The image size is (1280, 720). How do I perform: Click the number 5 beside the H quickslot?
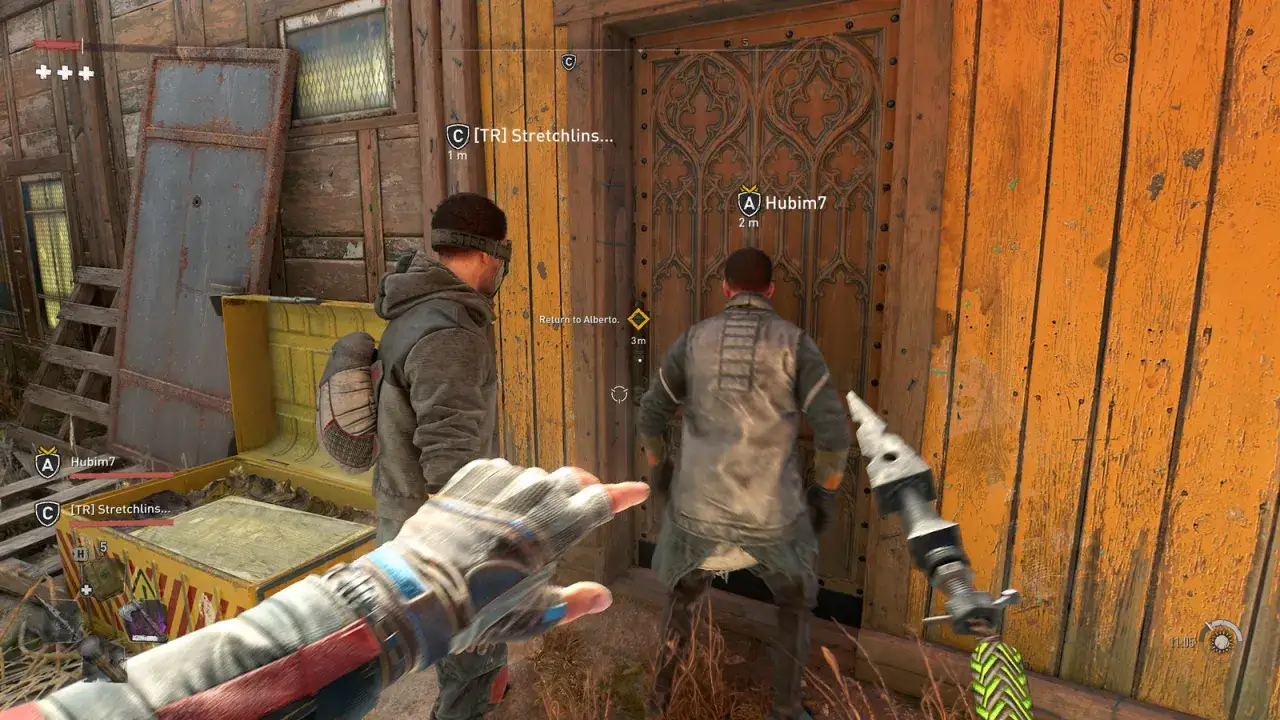tap(103, 547)
